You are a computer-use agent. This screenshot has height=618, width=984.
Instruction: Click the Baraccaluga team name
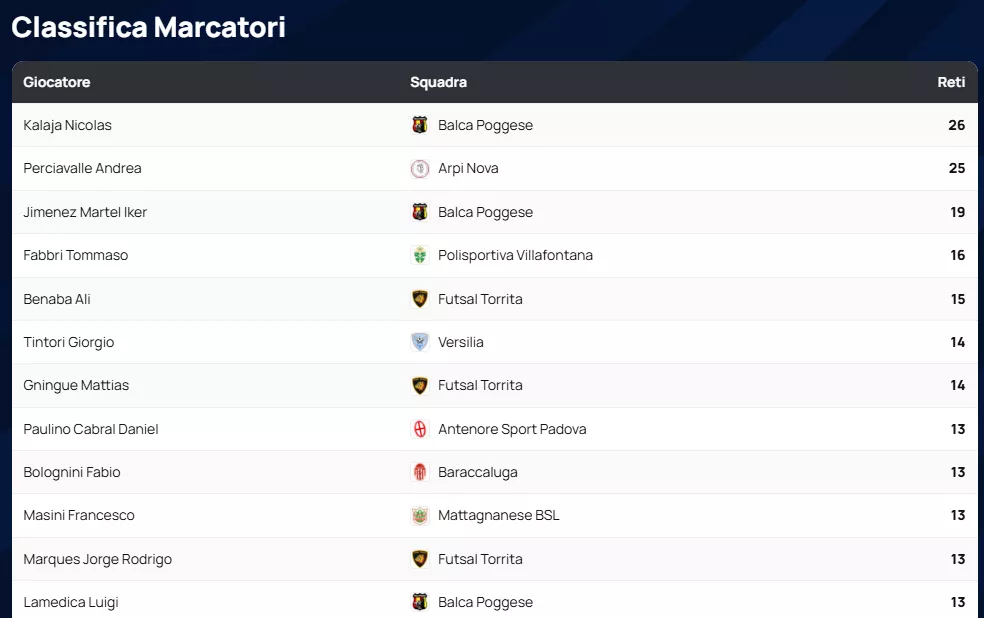coord(478,472)
